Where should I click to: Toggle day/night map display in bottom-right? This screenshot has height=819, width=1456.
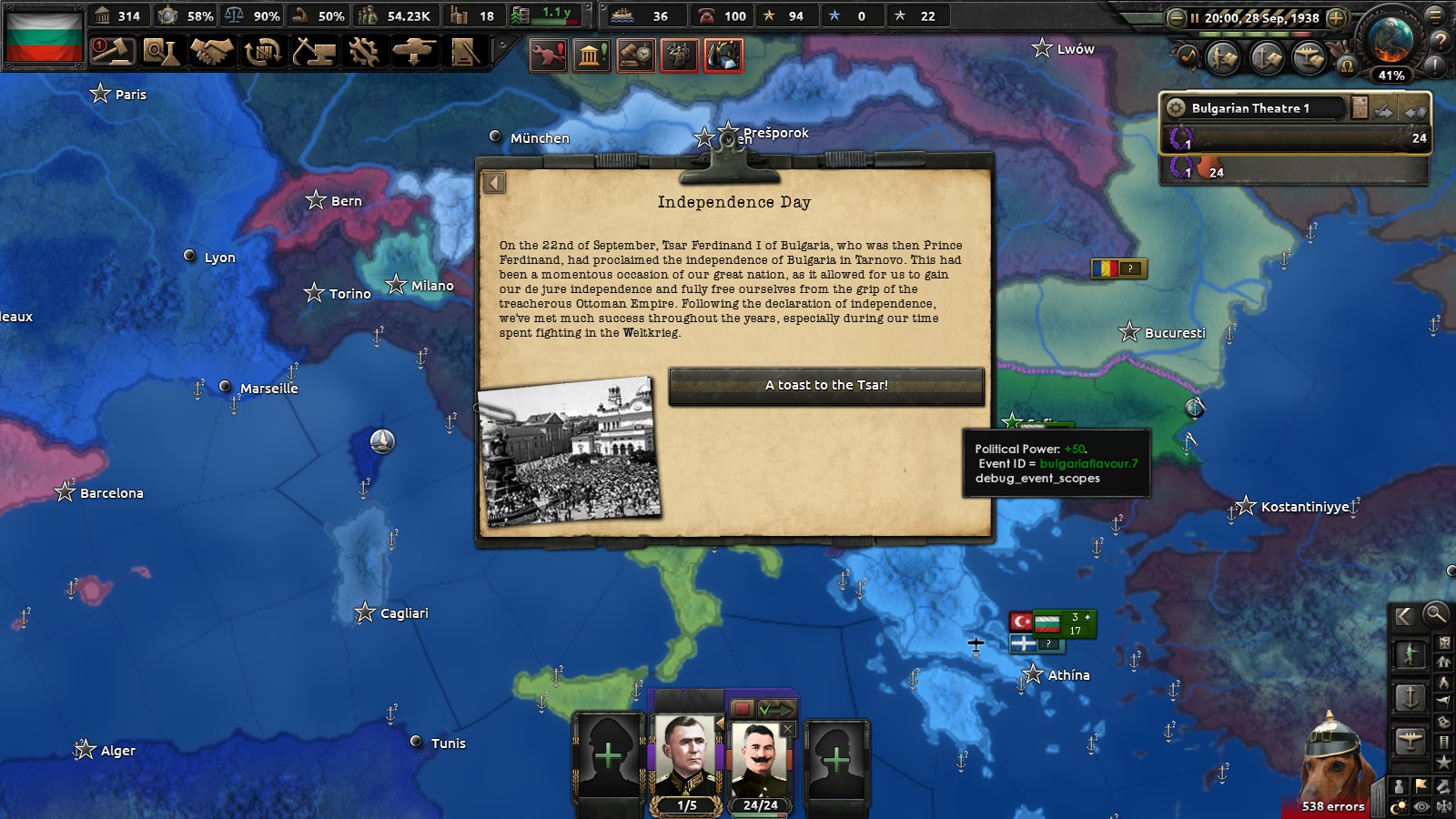pyautogui.click(x=1398, y=805)
